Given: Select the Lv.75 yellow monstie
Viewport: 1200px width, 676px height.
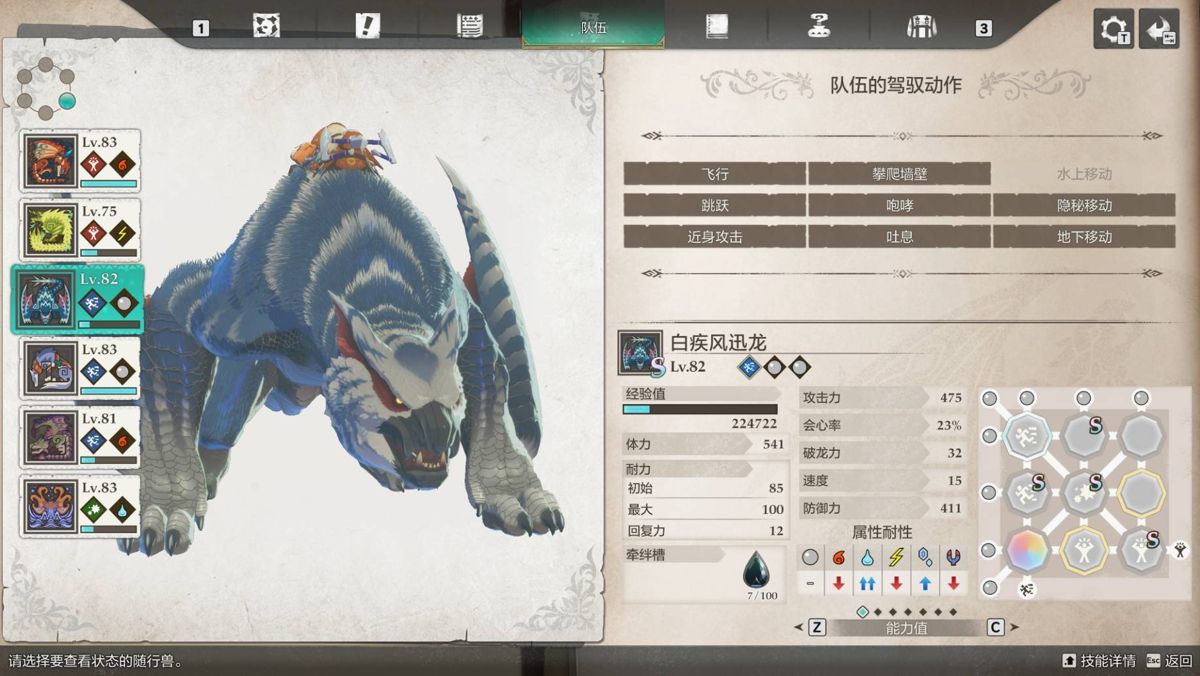Looking at the screenshot, I should 81,230.
